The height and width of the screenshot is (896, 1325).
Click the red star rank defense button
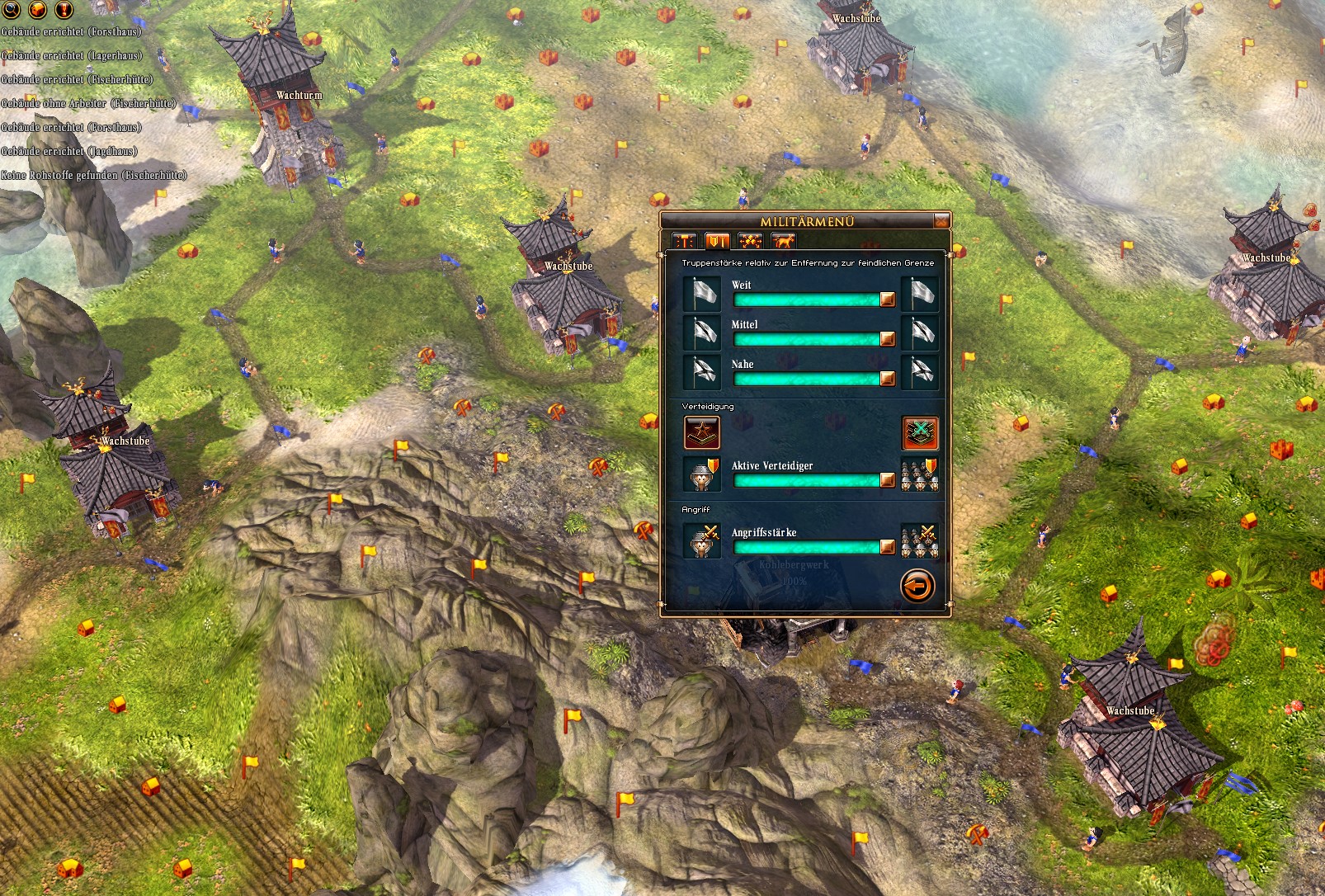701,433
